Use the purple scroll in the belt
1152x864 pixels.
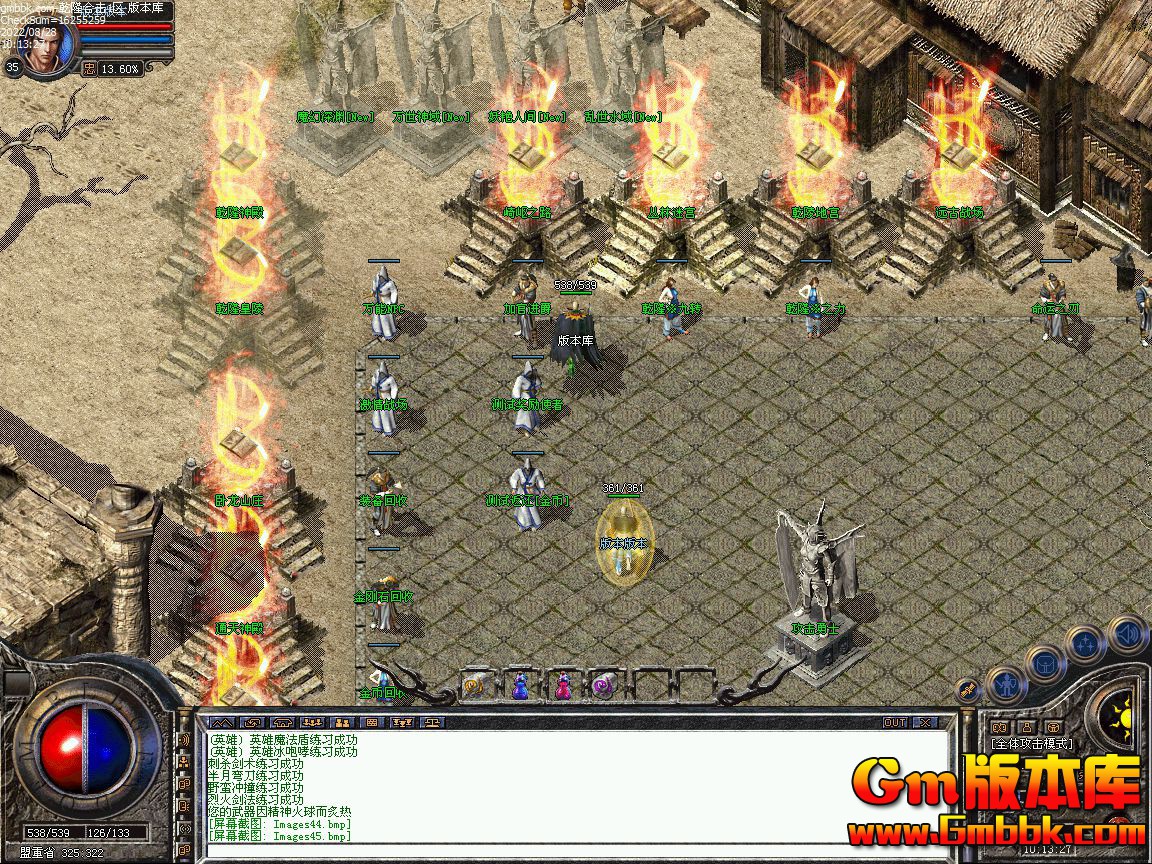click(603, 685)
